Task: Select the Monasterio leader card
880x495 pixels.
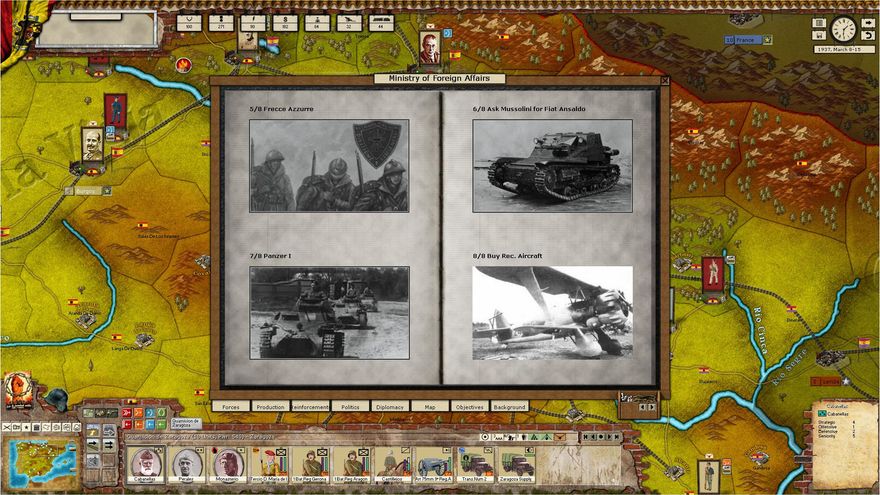Action: [227, 463]
